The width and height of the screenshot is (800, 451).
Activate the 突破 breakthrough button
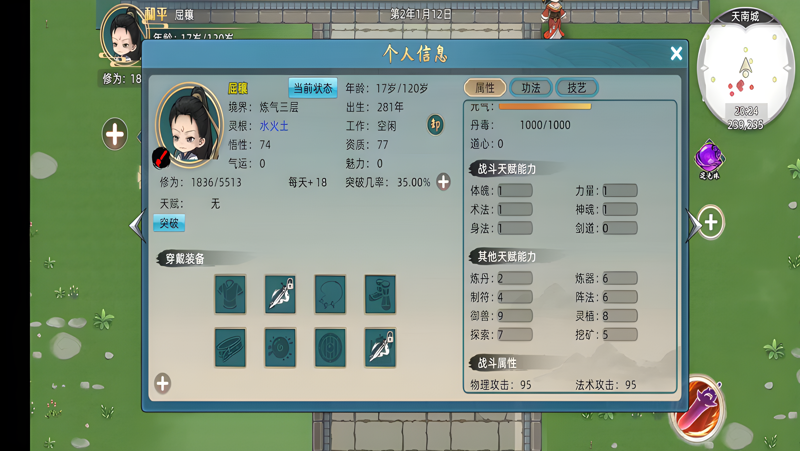pyautogui.click(x=170, y=223)
